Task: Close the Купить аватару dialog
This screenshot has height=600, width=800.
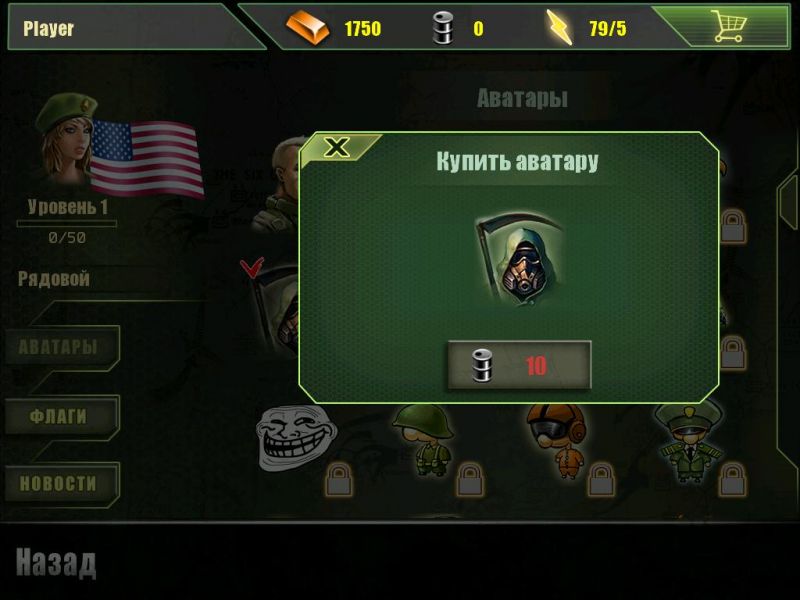Action: click(338, 148)
